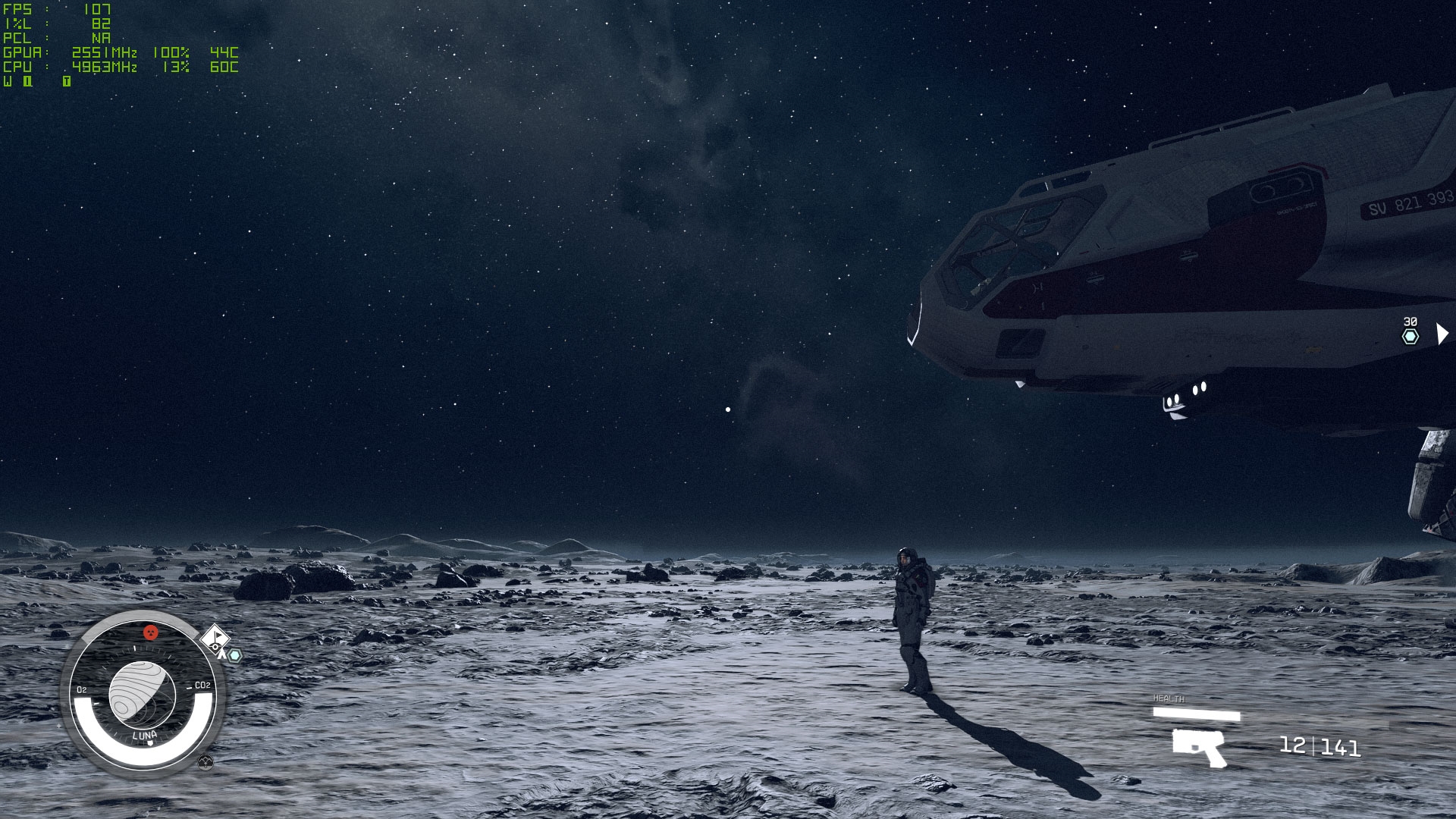Click the white flag mission marker diamond

tap(216, 636)
